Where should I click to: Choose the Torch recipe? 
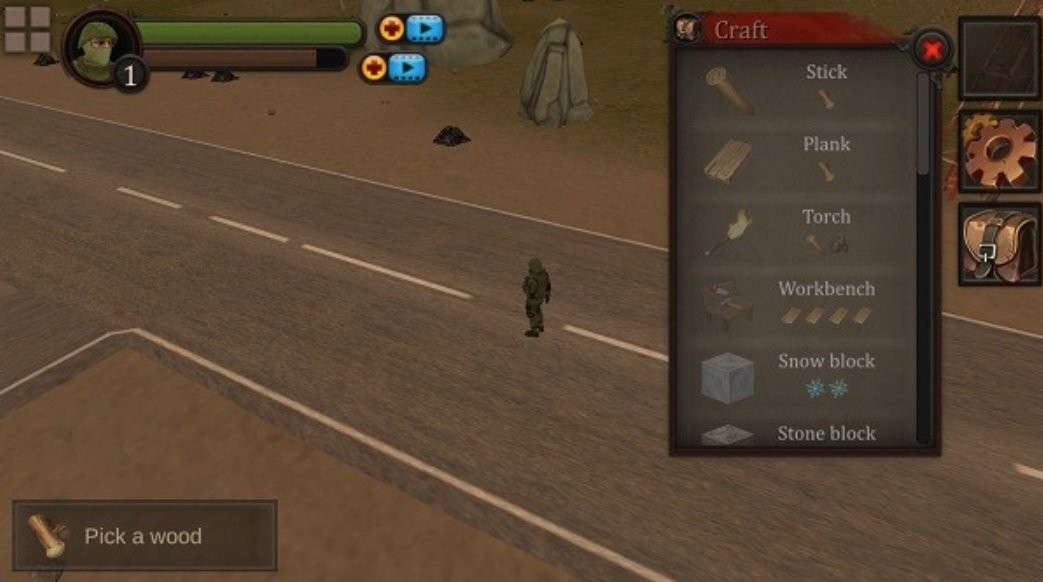click(x=796, y=231)
